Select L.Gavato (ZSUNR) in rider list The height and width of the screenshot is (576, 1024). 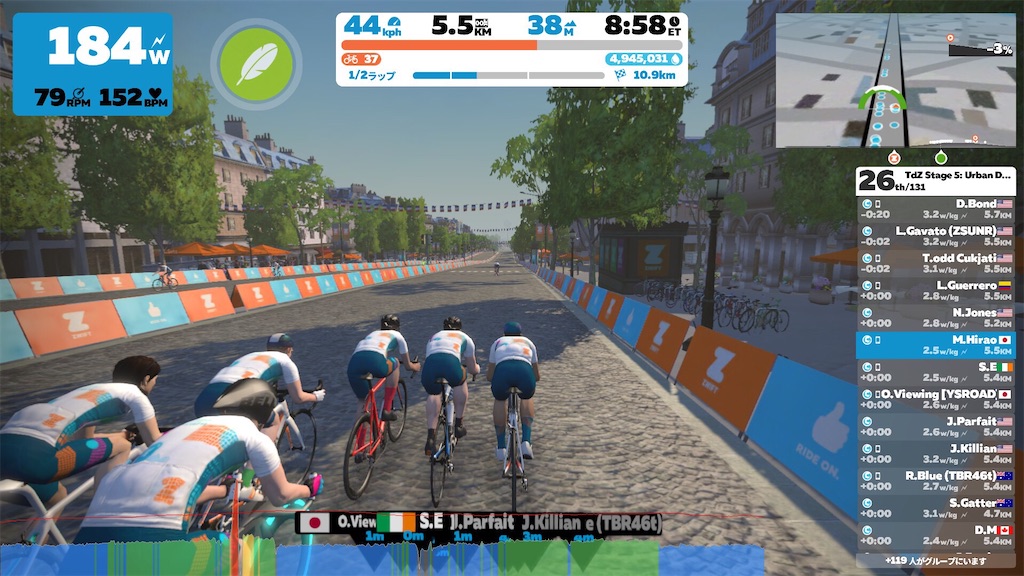point(936,236)
